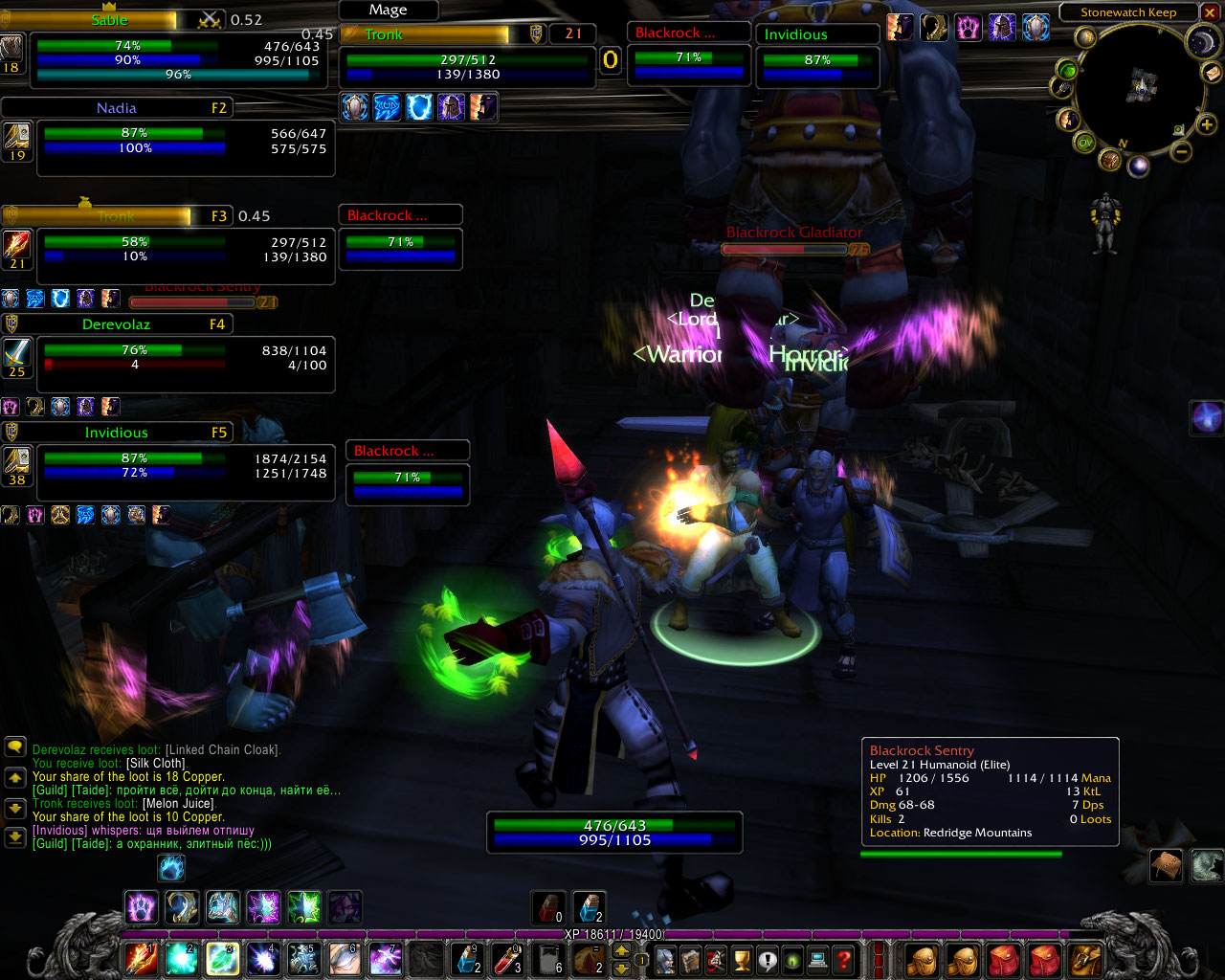The height and width of the screenshot is (980, 1225).
Task: Open the red backpack bag slot
Action: (x=1003, y=959)
